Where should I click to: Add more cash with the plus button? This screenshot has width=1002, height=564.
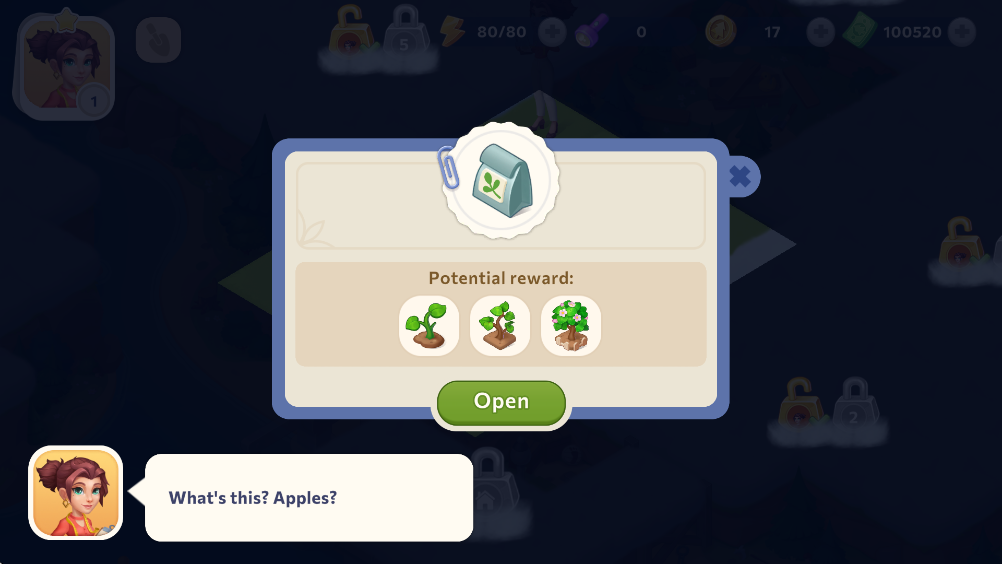[962, 32]
